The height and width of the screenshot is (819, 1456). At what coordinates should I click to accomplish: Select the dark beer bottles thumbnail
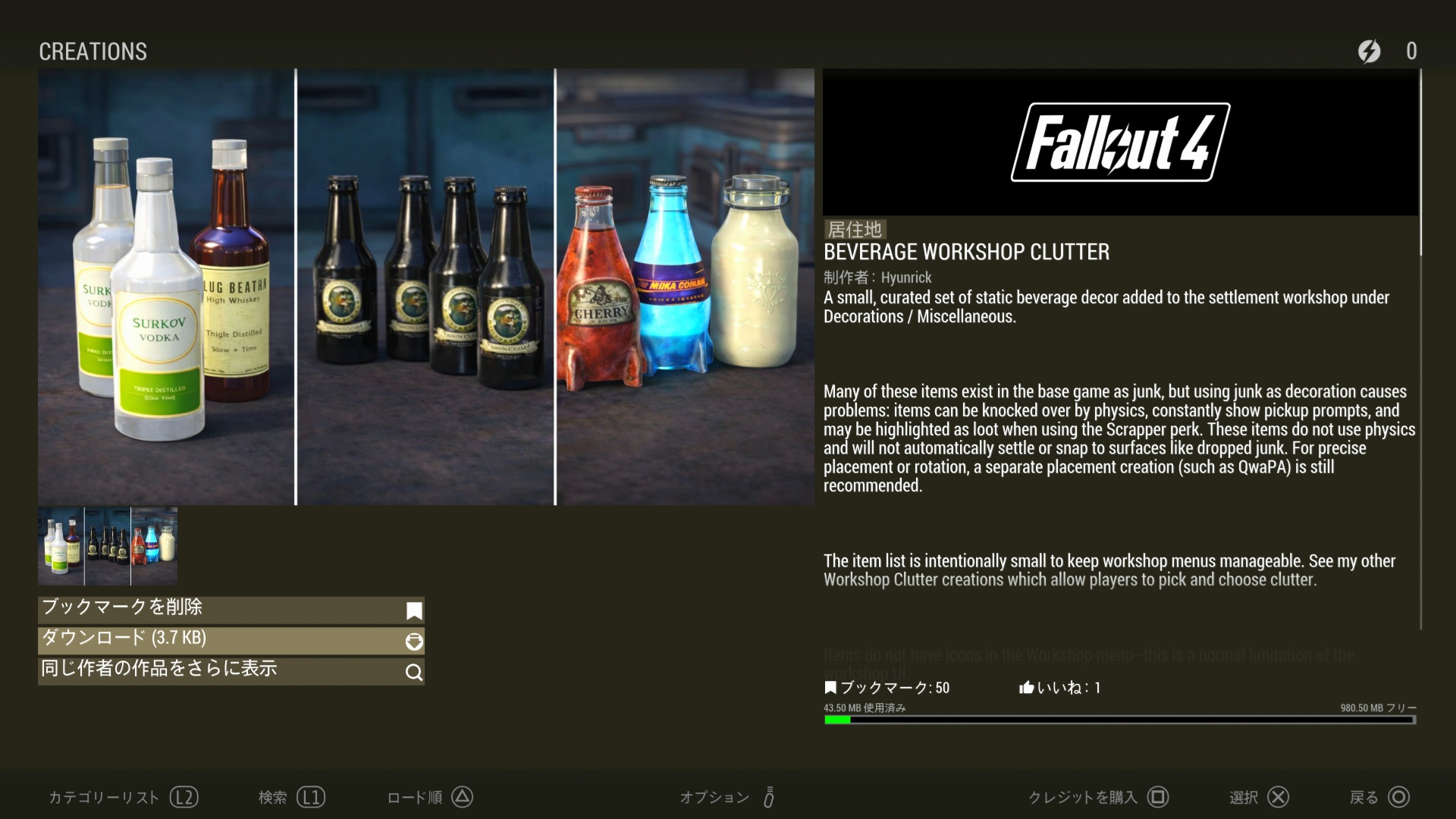pos(108,546)
